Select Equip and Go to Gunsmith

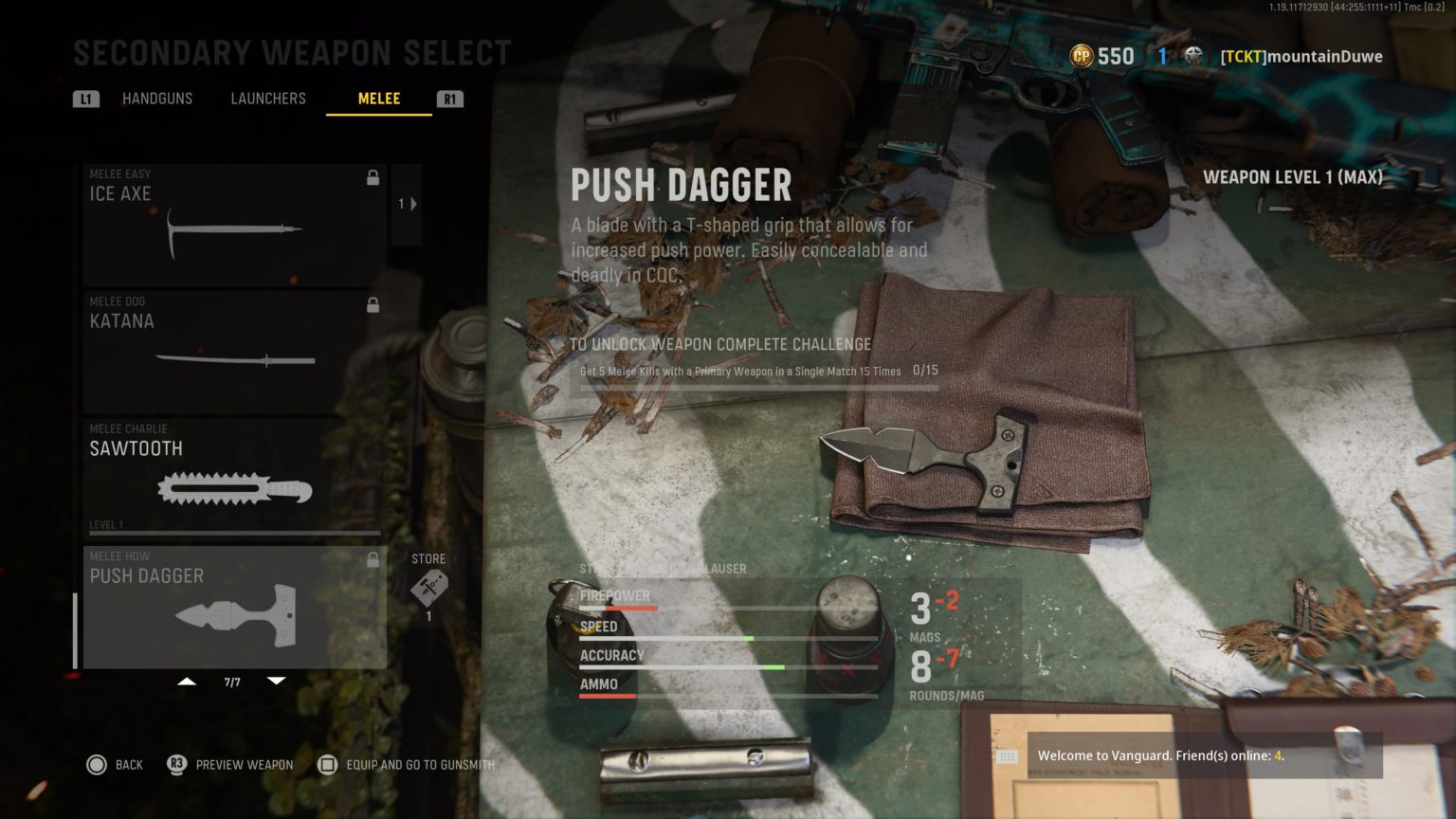pos(327,765)
